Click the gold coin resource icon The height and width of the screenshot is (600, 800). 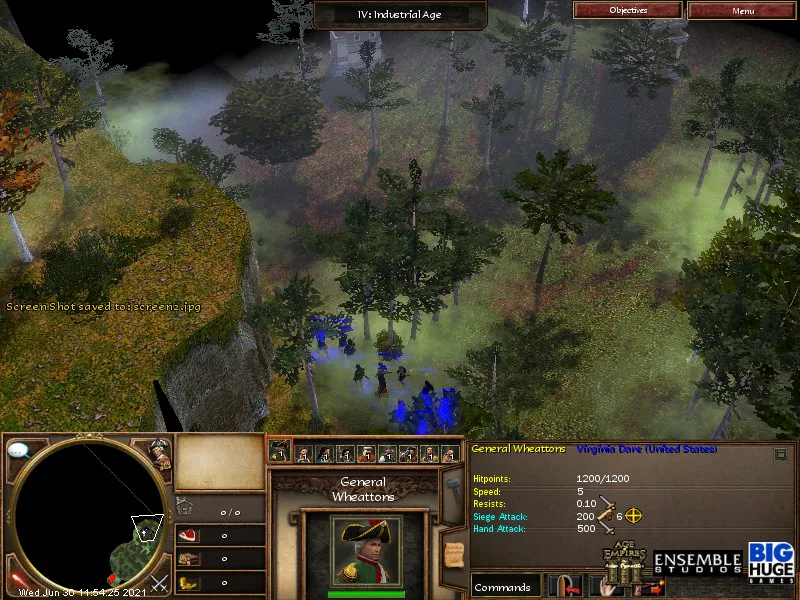(187, 583)
